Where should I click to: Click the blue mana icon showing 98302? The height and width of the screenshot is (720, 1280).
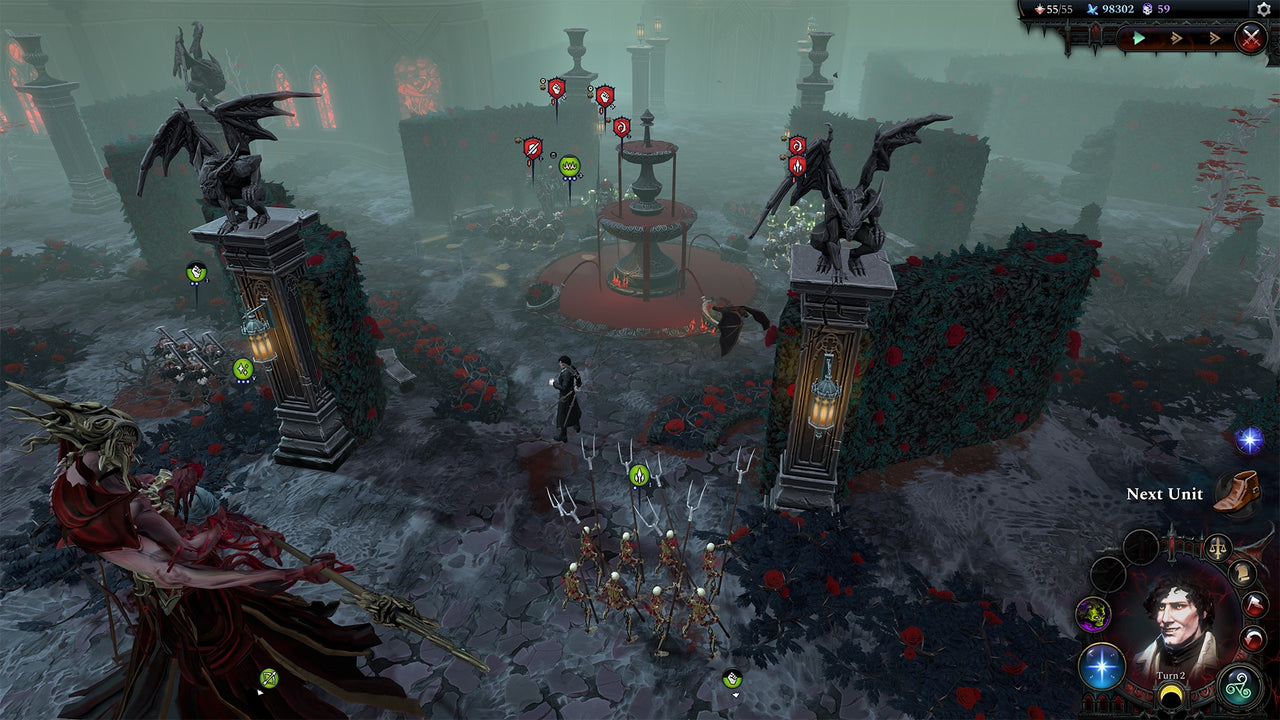pos(1093,9)
